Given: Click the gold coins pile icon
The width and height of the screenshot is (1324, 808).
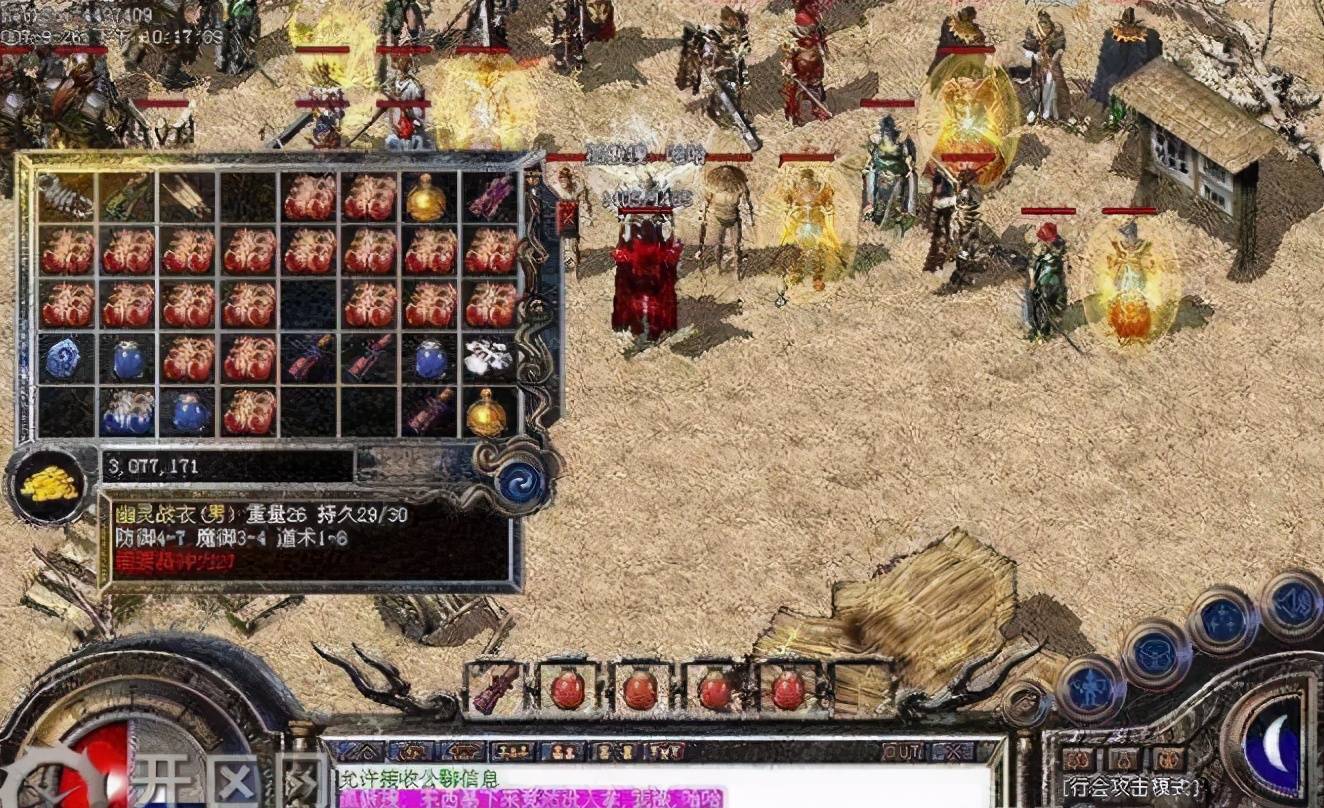Looking at the screenshot, I should point(48,485).
